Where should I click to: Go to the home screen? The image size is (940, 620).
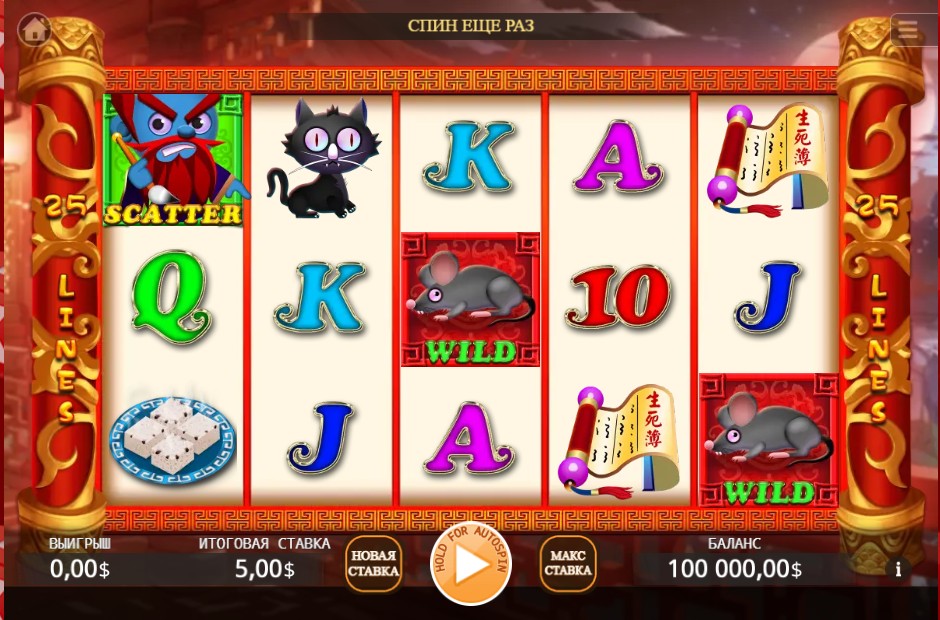pos(35,29)
